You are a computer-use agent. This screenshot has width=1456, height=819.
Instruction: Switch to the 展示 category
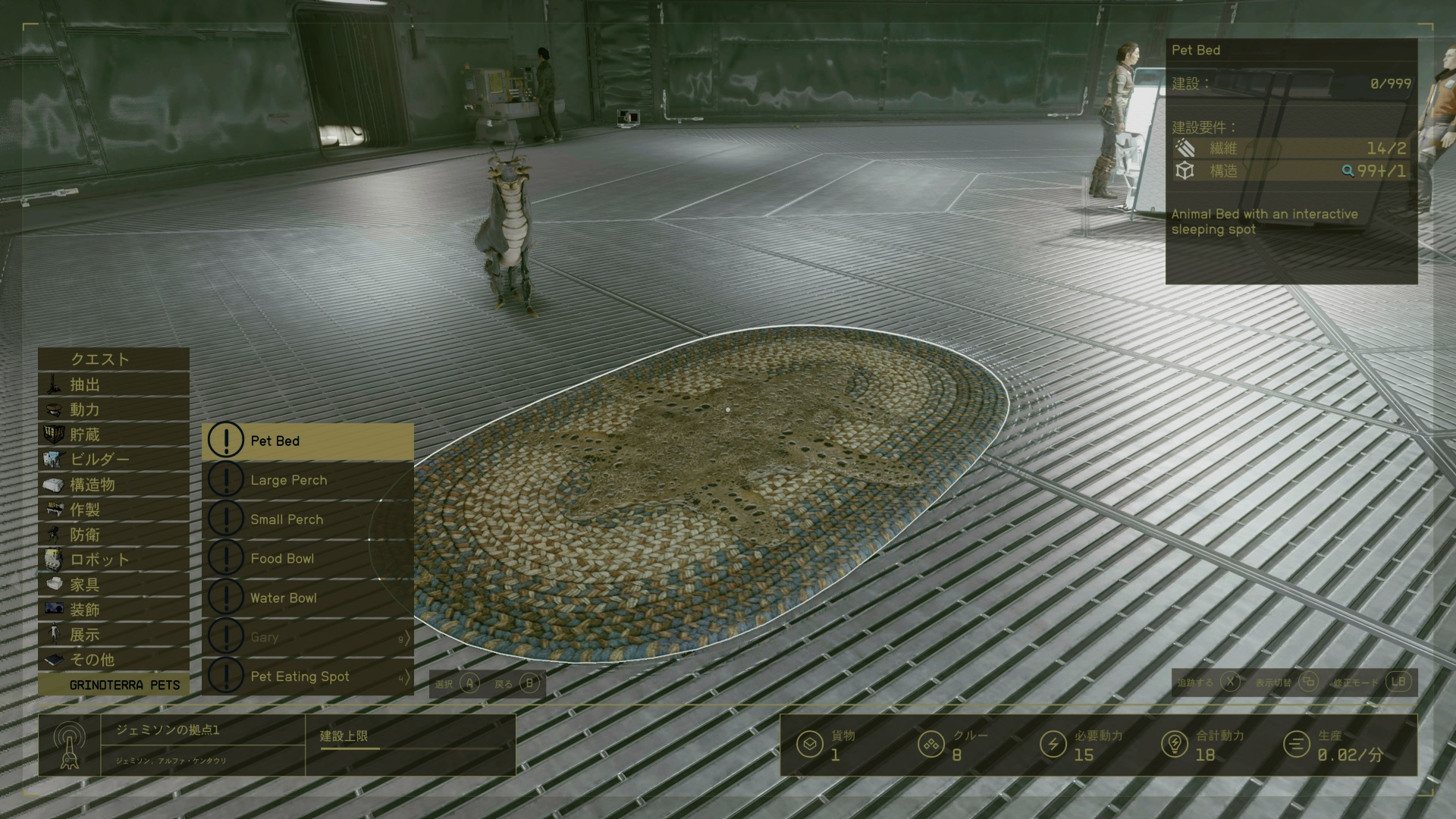click(114, 635)
